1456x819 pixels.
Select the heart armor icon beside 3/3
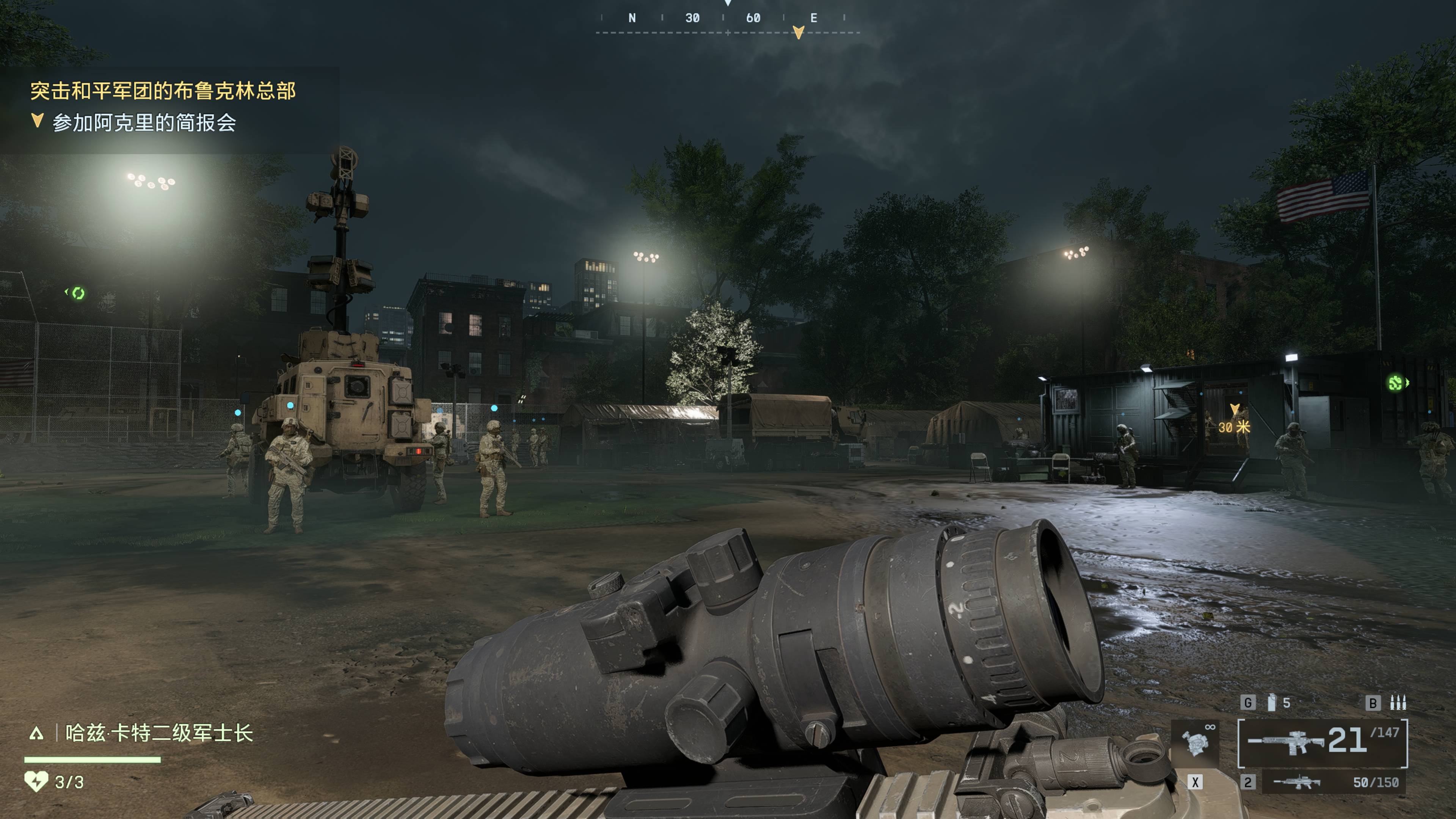coord(36,782)
